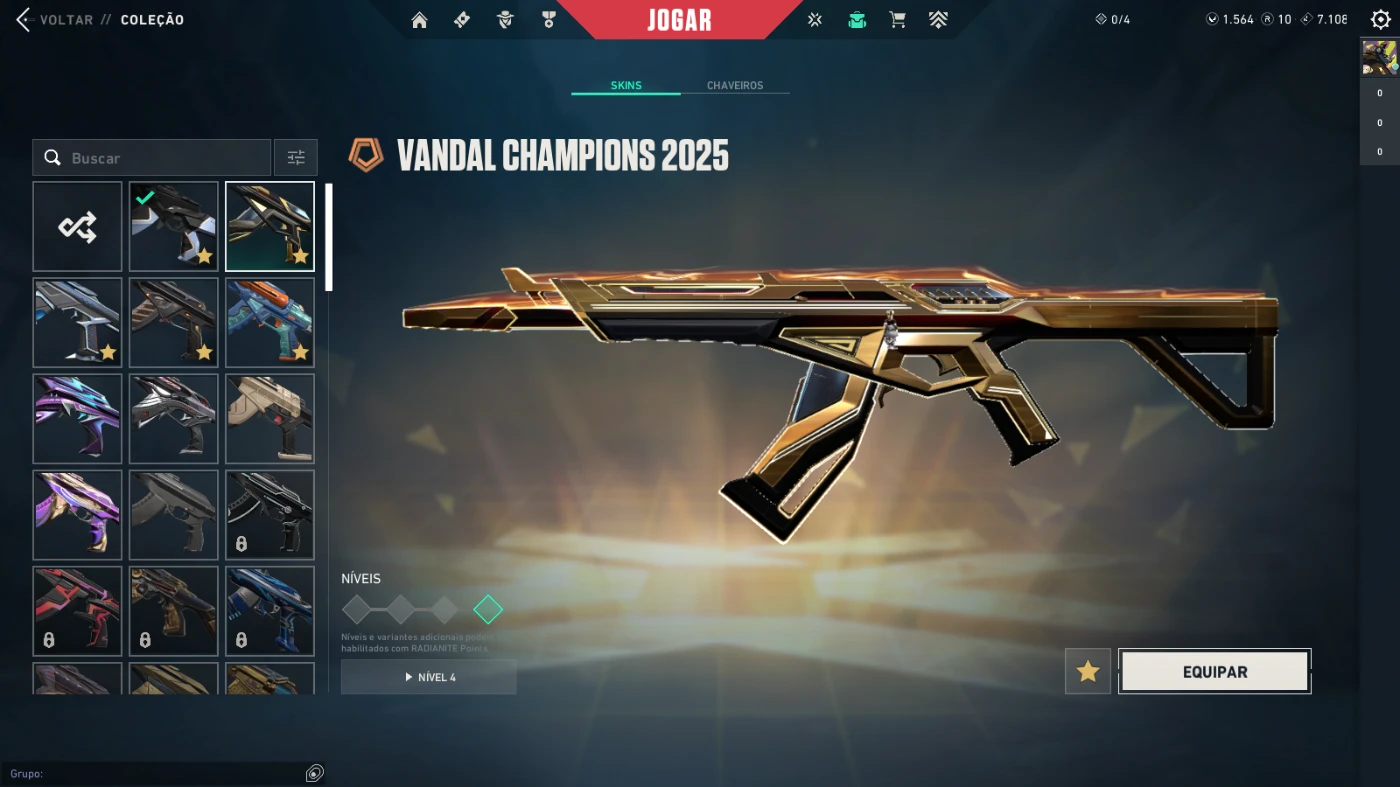Open the skin filter options button

(296, 158)
